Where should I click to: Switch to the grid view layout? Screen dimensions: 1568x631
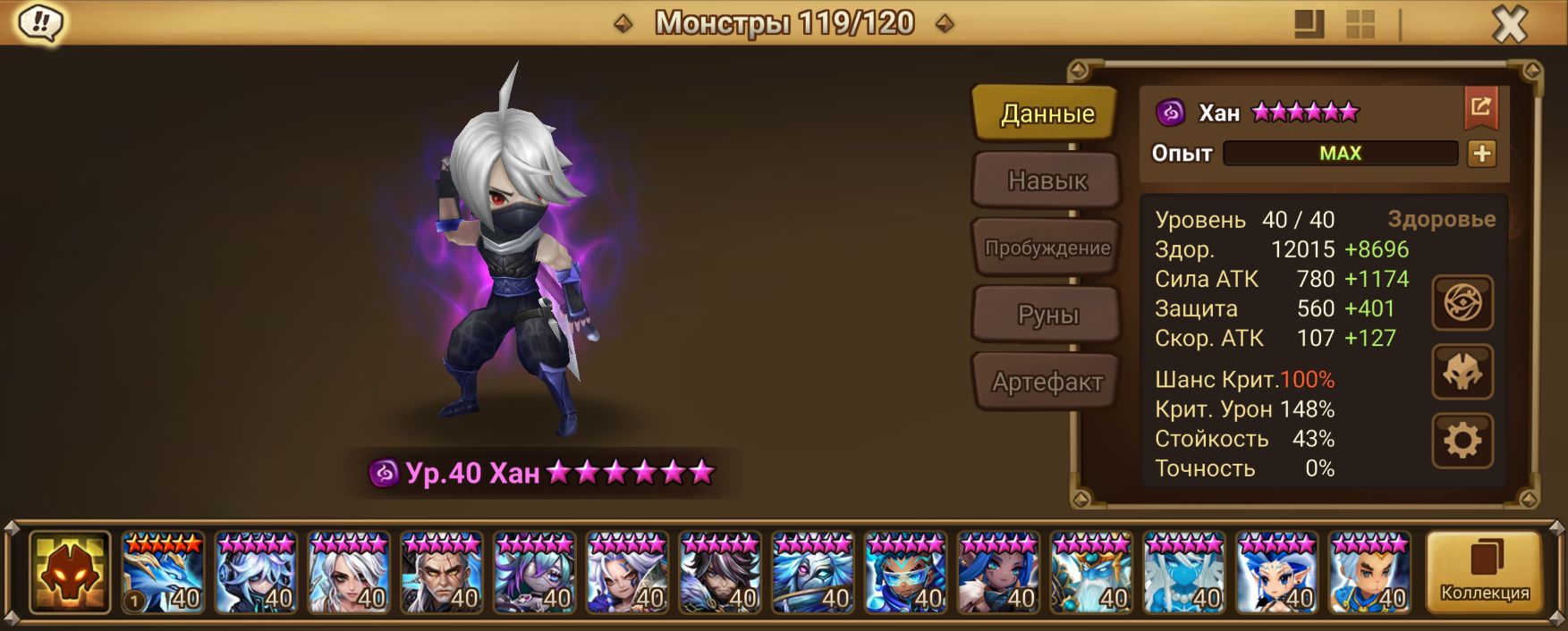1360,24
